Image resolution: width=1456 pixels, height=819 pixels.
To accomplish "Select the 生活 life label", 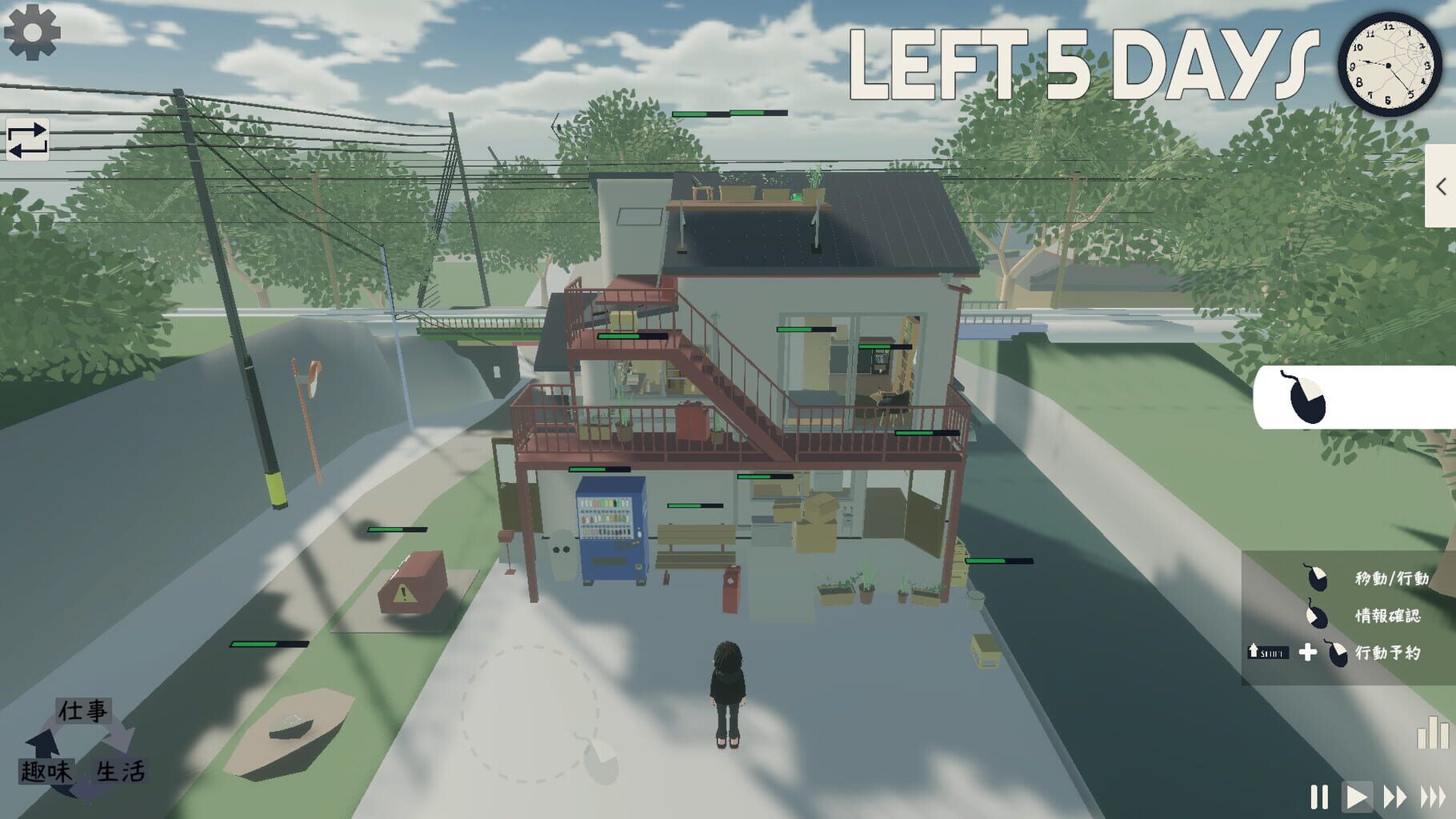I will pyautogui.click(x=120, y=772).
